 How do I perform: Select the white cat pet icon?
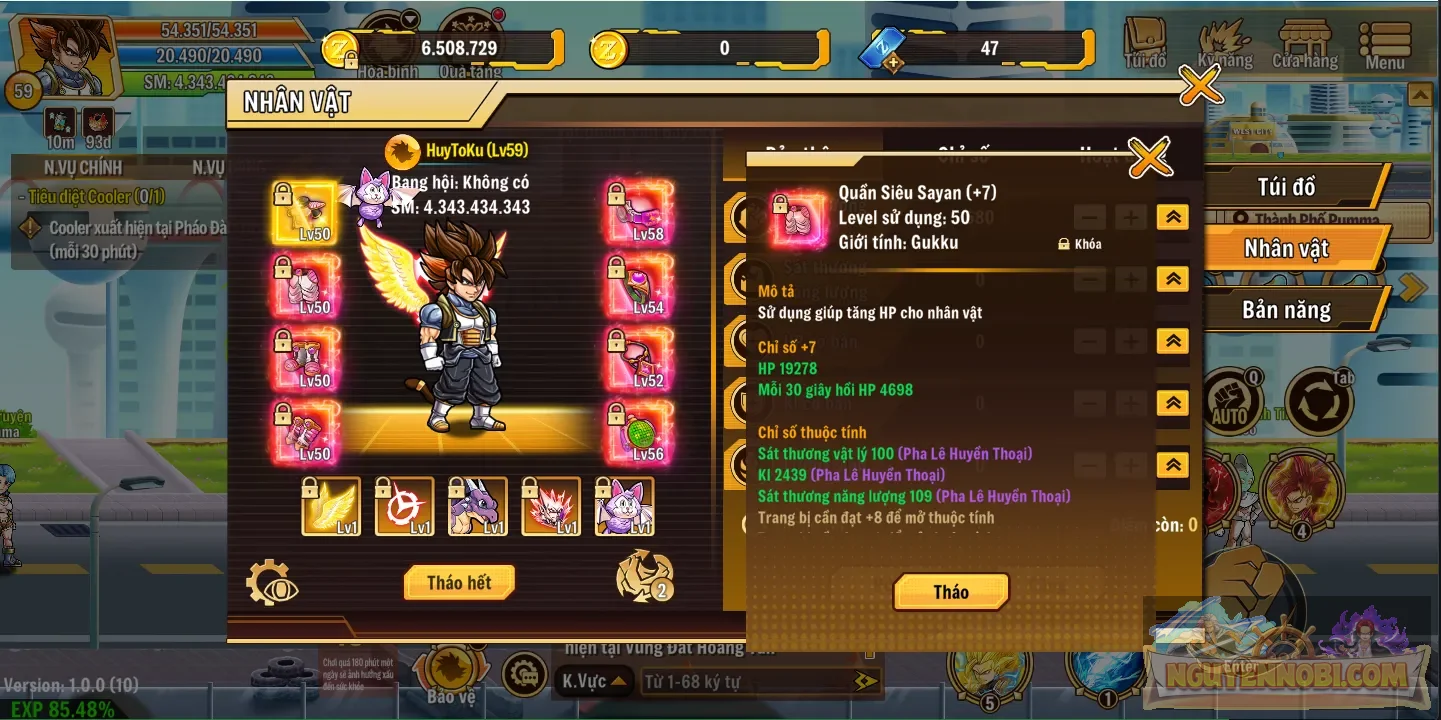(x=625, y=508)
